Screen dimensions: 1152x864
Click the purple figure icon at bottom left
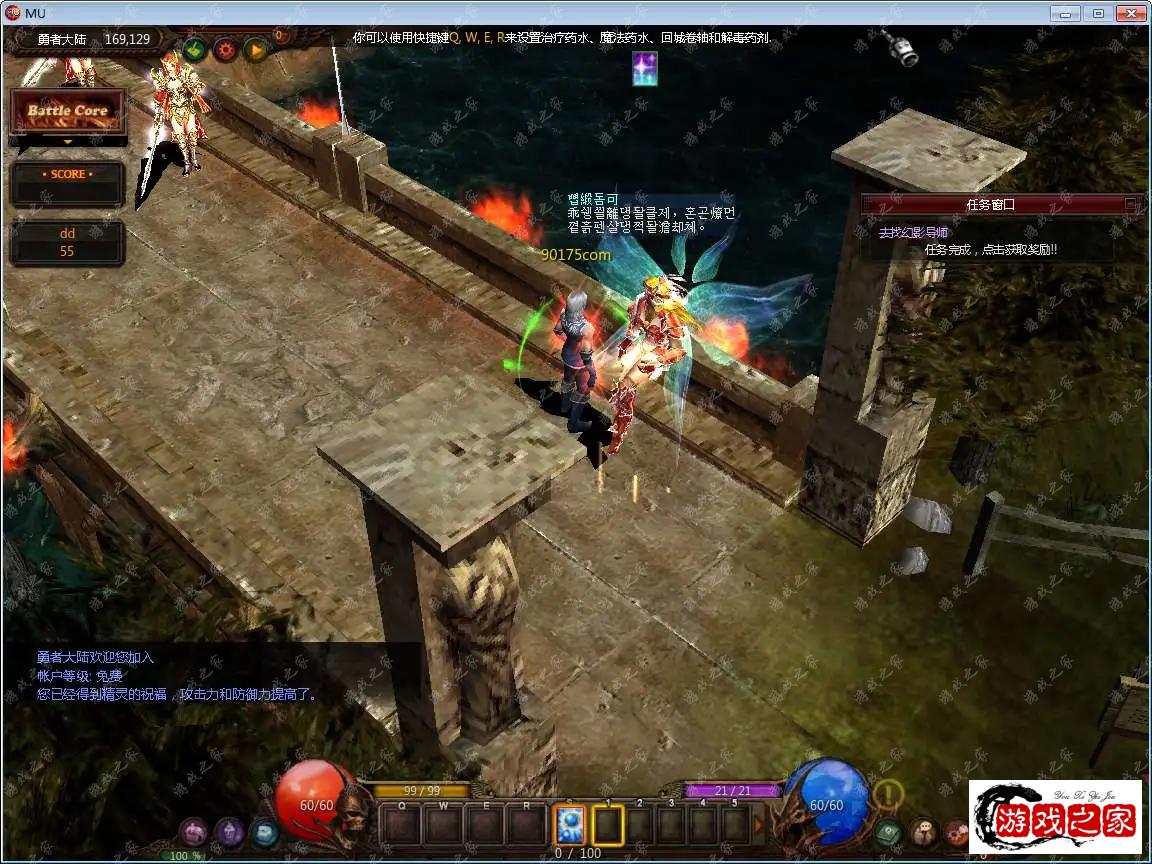229,832
